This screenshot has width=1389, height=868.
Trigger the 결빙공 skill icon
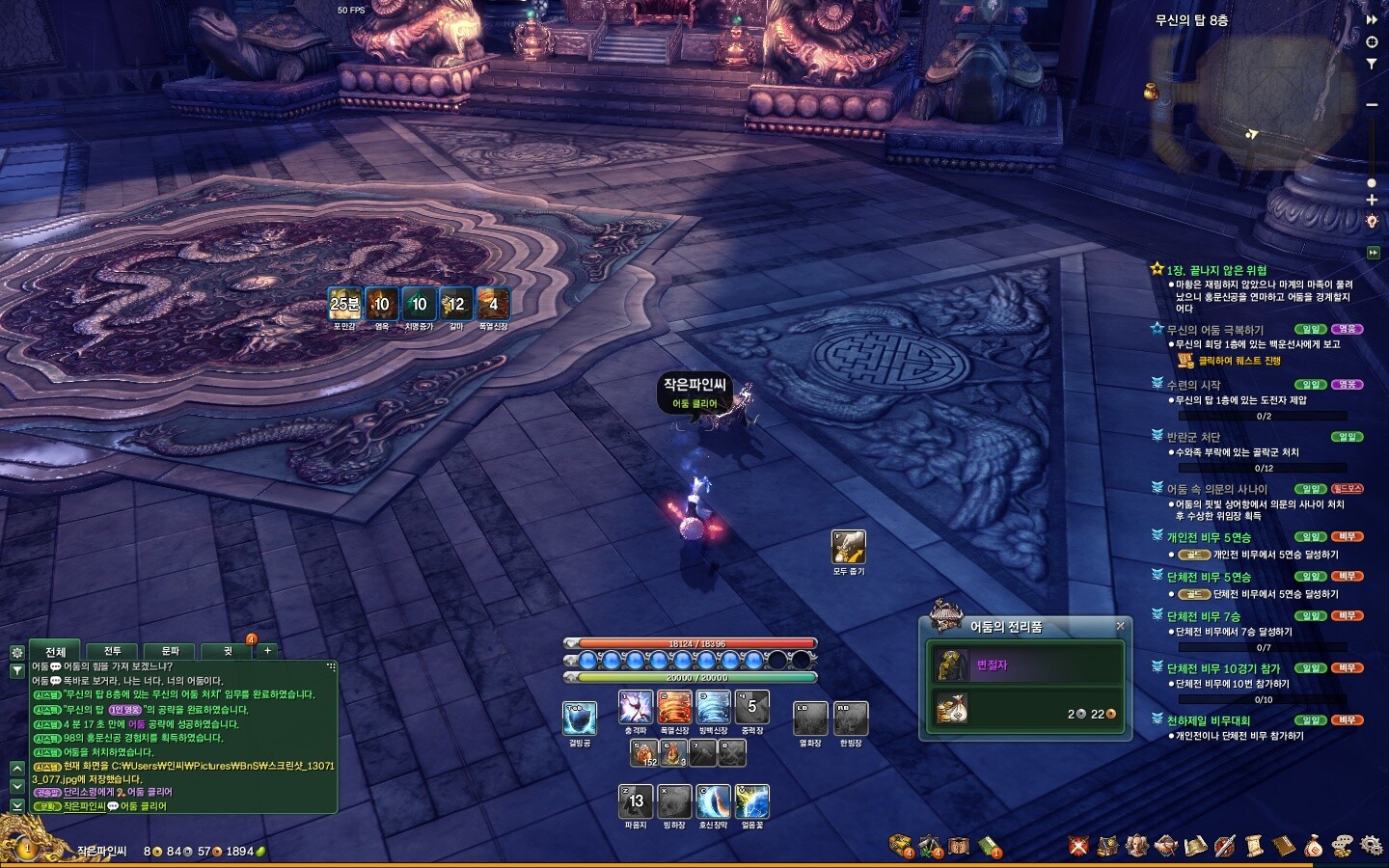coord(580,719)
